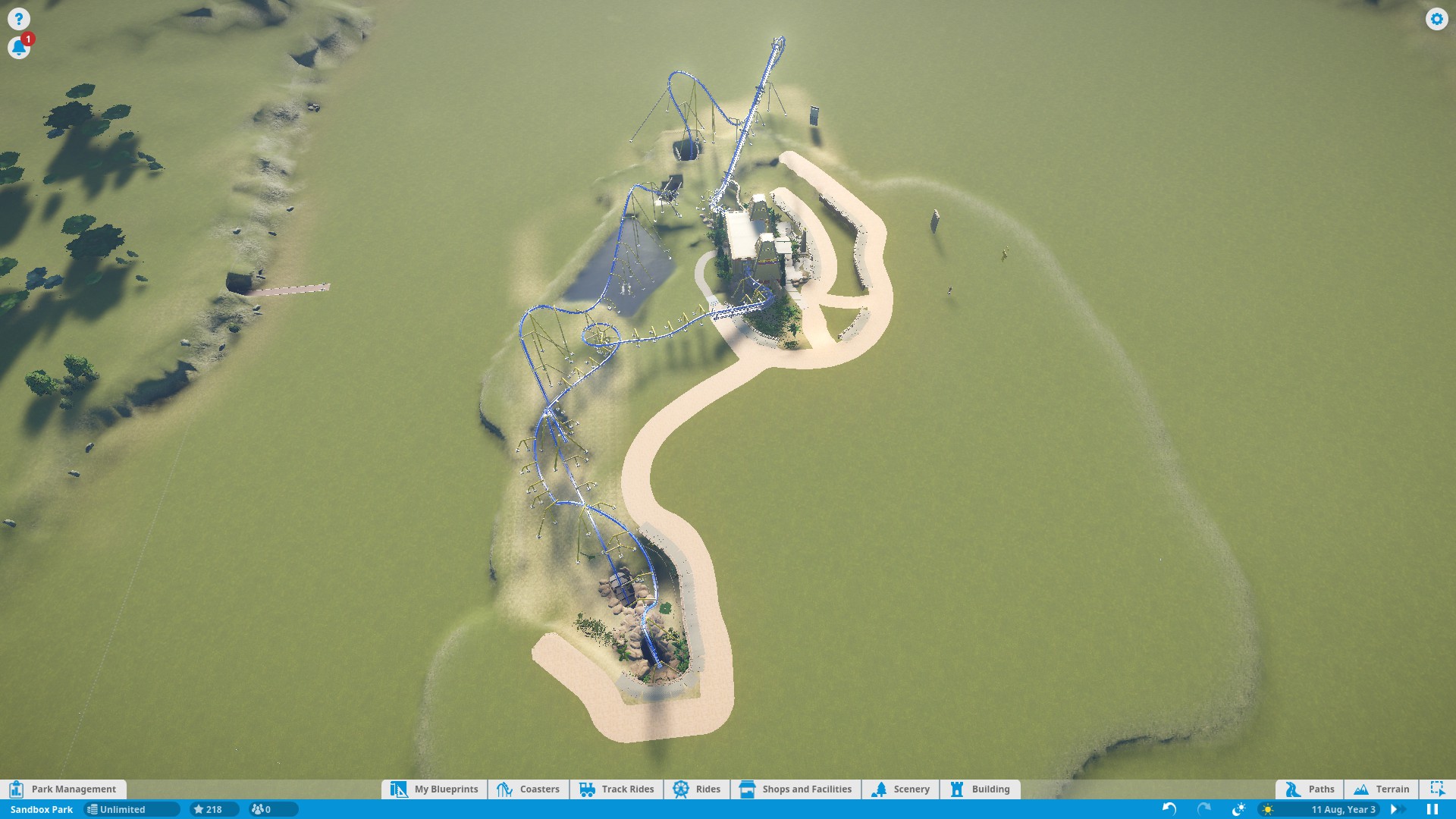Redo the undone action
1456x819 pixels.
[1203, 809]
